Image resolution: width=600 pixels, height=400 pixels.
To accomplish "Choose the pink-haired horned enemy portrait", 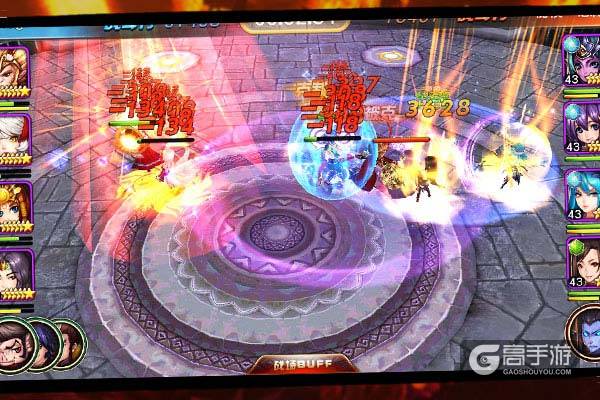I will 581,58.
